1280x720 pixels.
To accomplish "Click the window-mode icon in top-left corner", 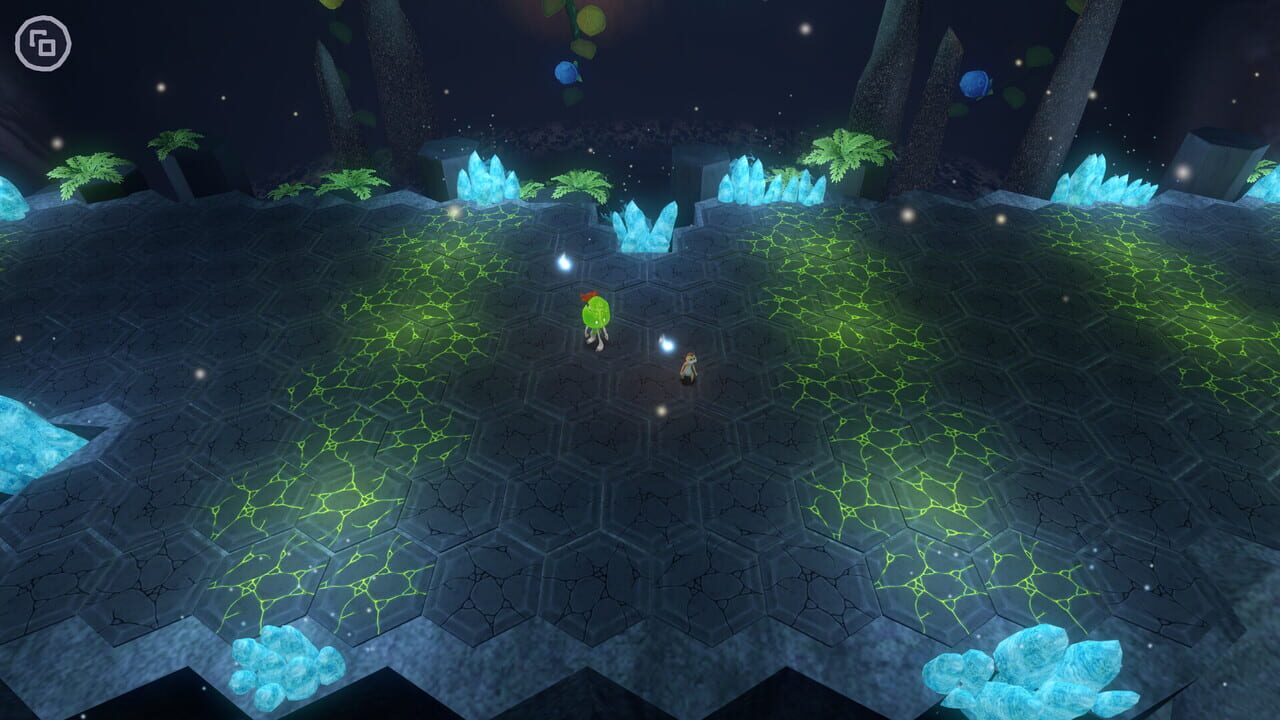I will pyautogui.click(x=44, y=44).
